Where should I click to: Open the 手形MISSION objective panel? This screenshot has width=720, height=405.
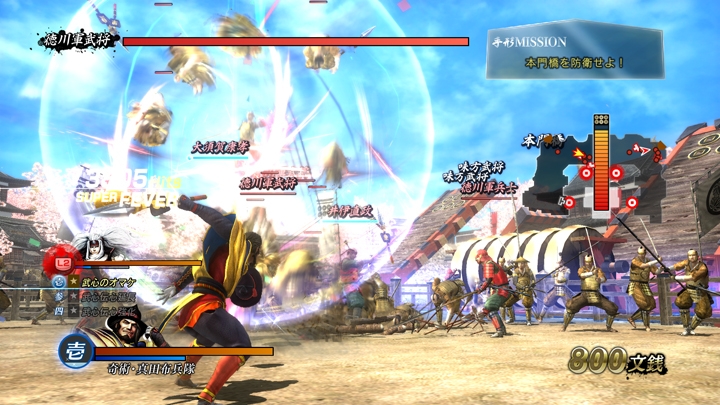[574, 51]
